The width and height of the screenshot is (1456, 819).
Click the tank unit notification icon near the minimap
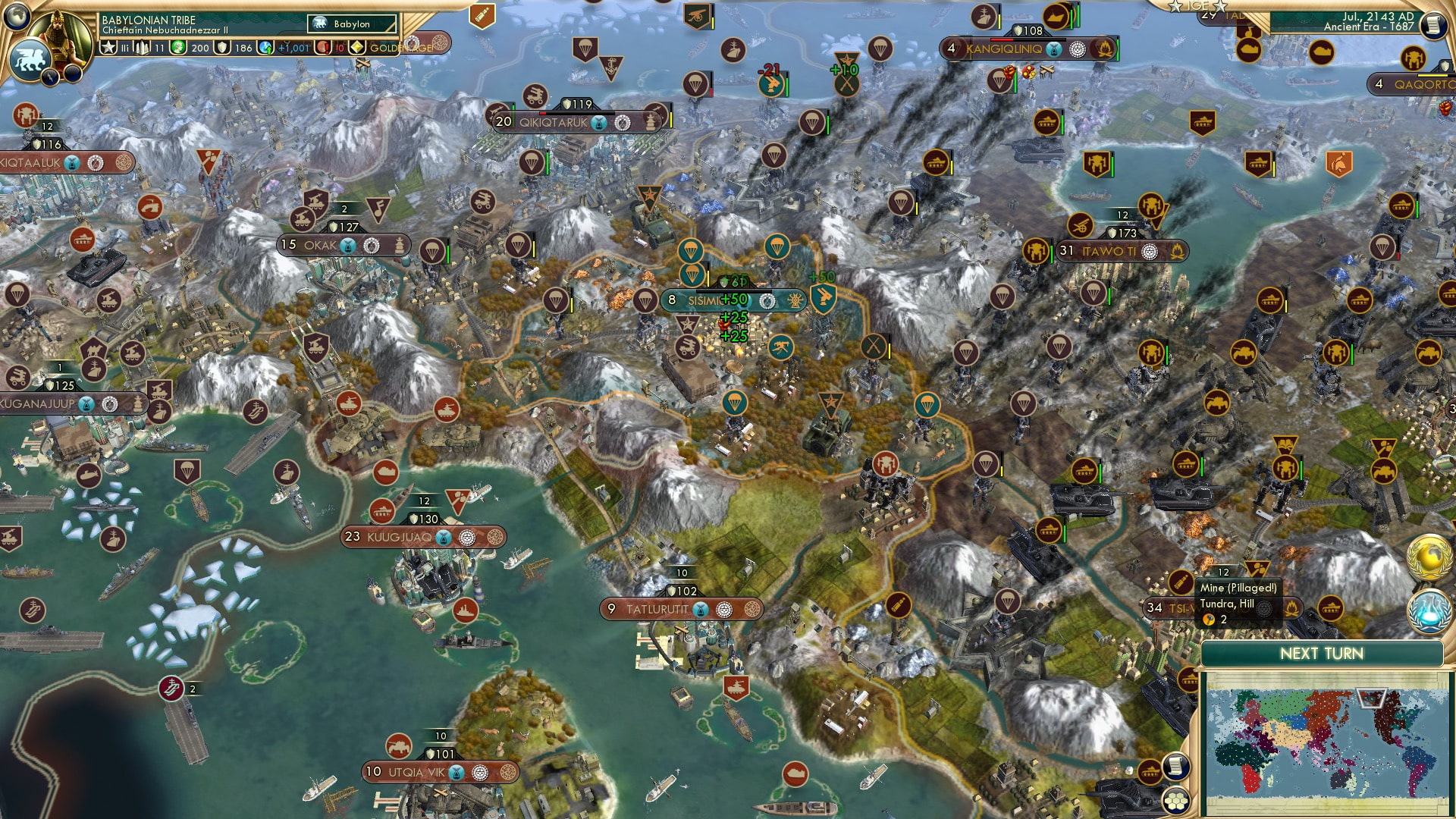(x=1150, y=773)
